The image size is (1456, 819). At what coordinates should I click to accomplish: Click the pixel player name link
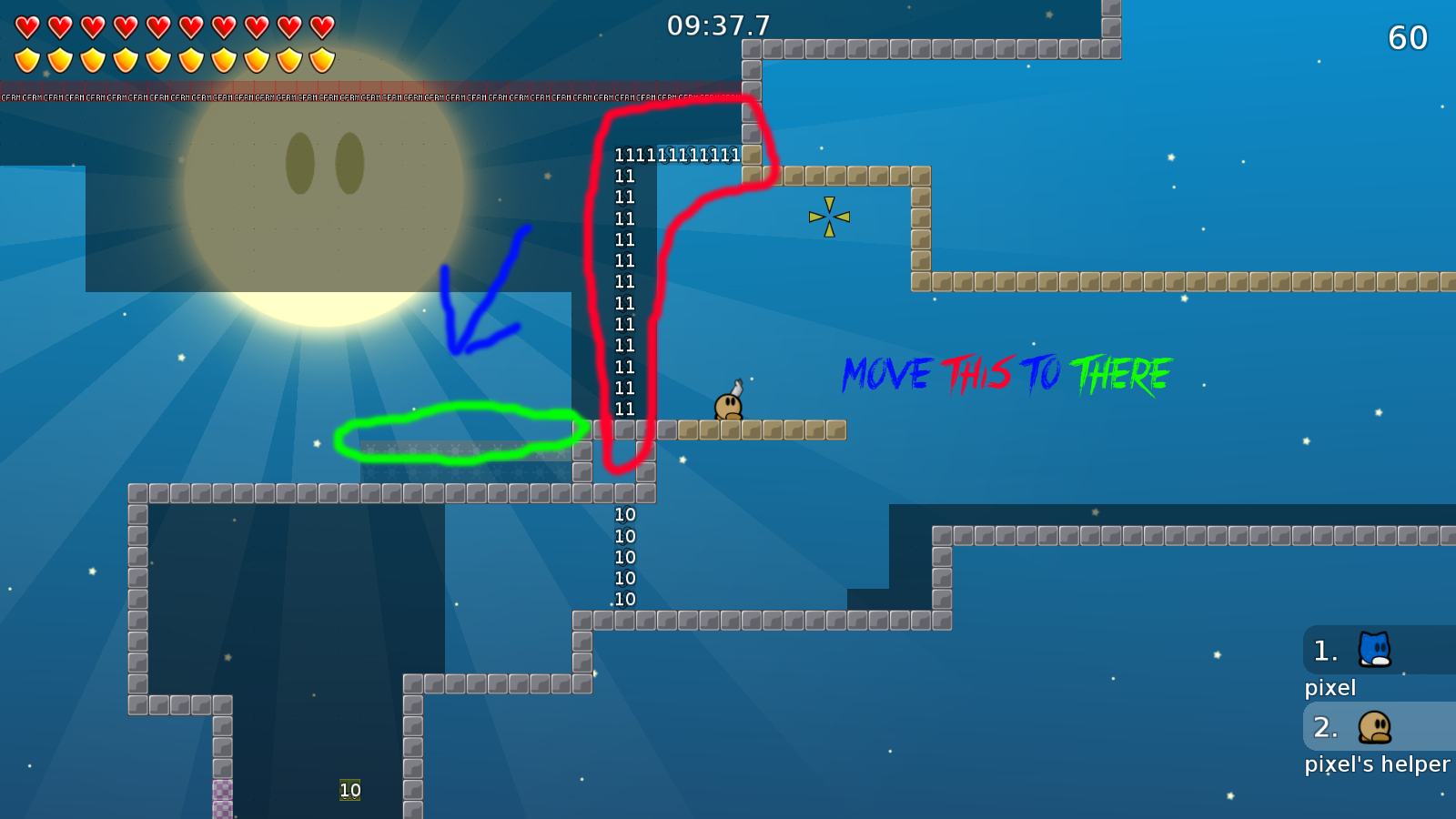[x=1330, y=688]
